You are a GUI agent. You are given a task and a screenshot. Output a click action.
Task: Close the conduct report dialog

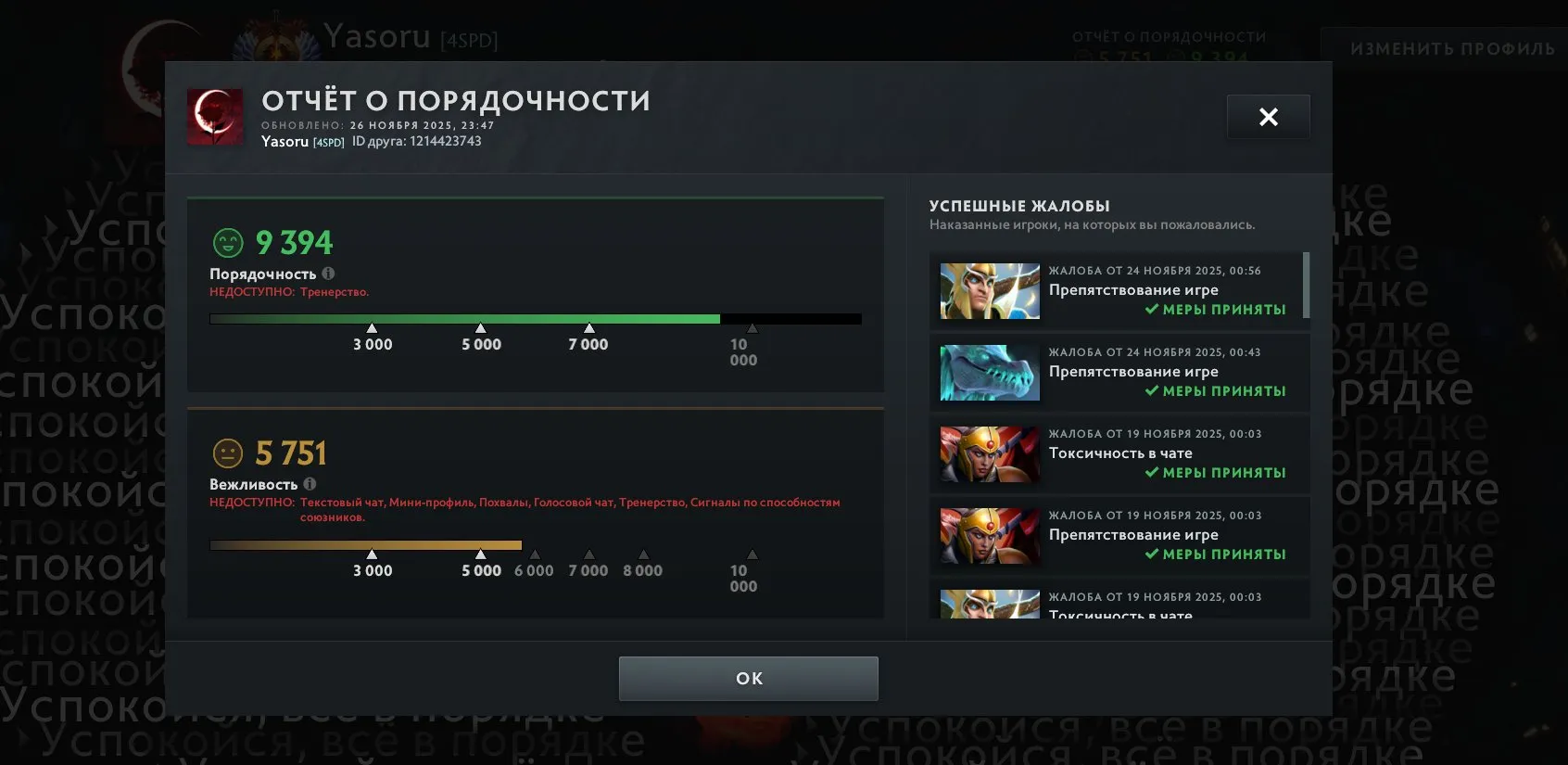[1269, 116]
